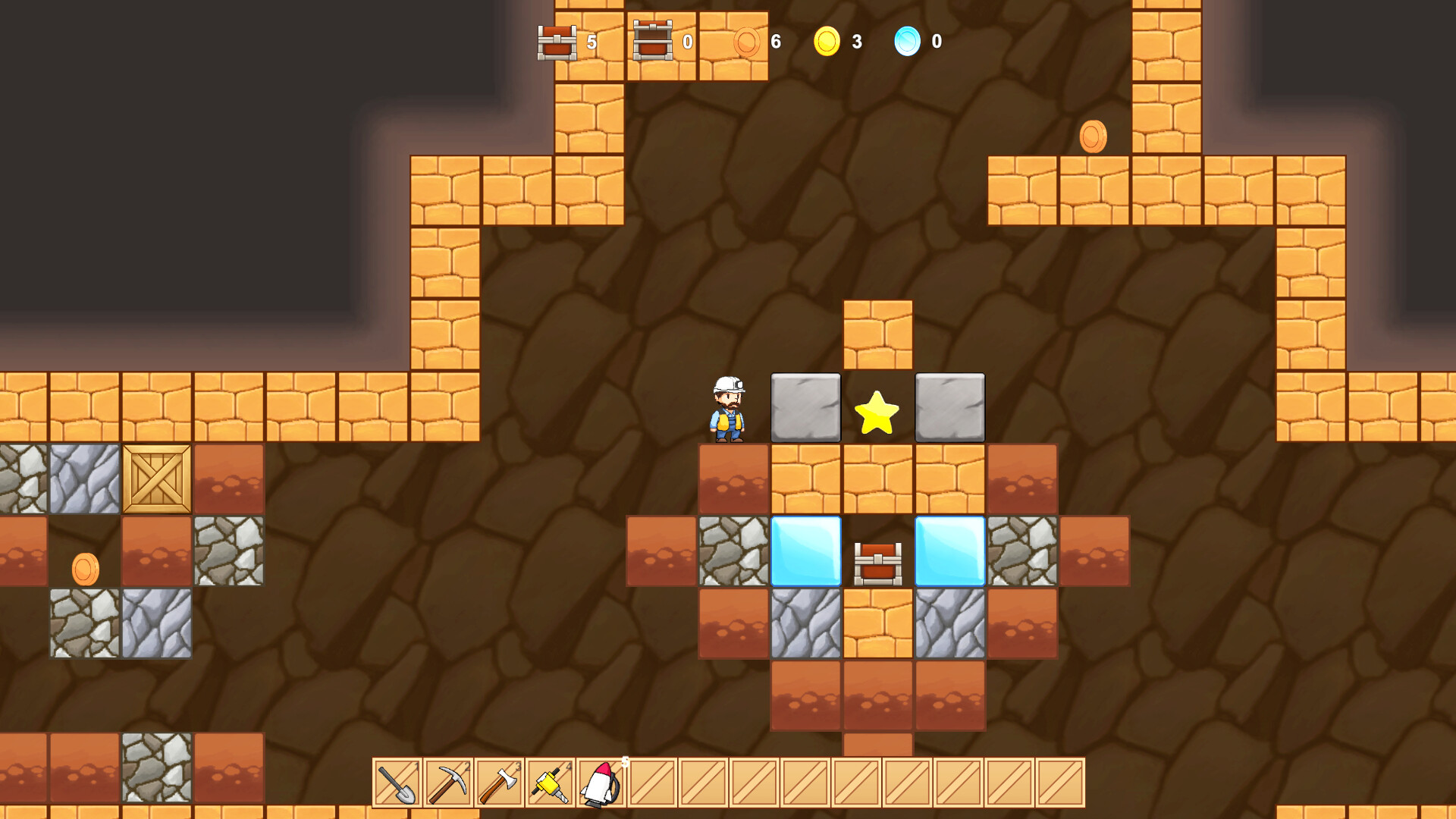Choose the pickaxe in the hotbar
Image resolution: width=1456 pixels, height=819 pixels.
tap(448, 783)
